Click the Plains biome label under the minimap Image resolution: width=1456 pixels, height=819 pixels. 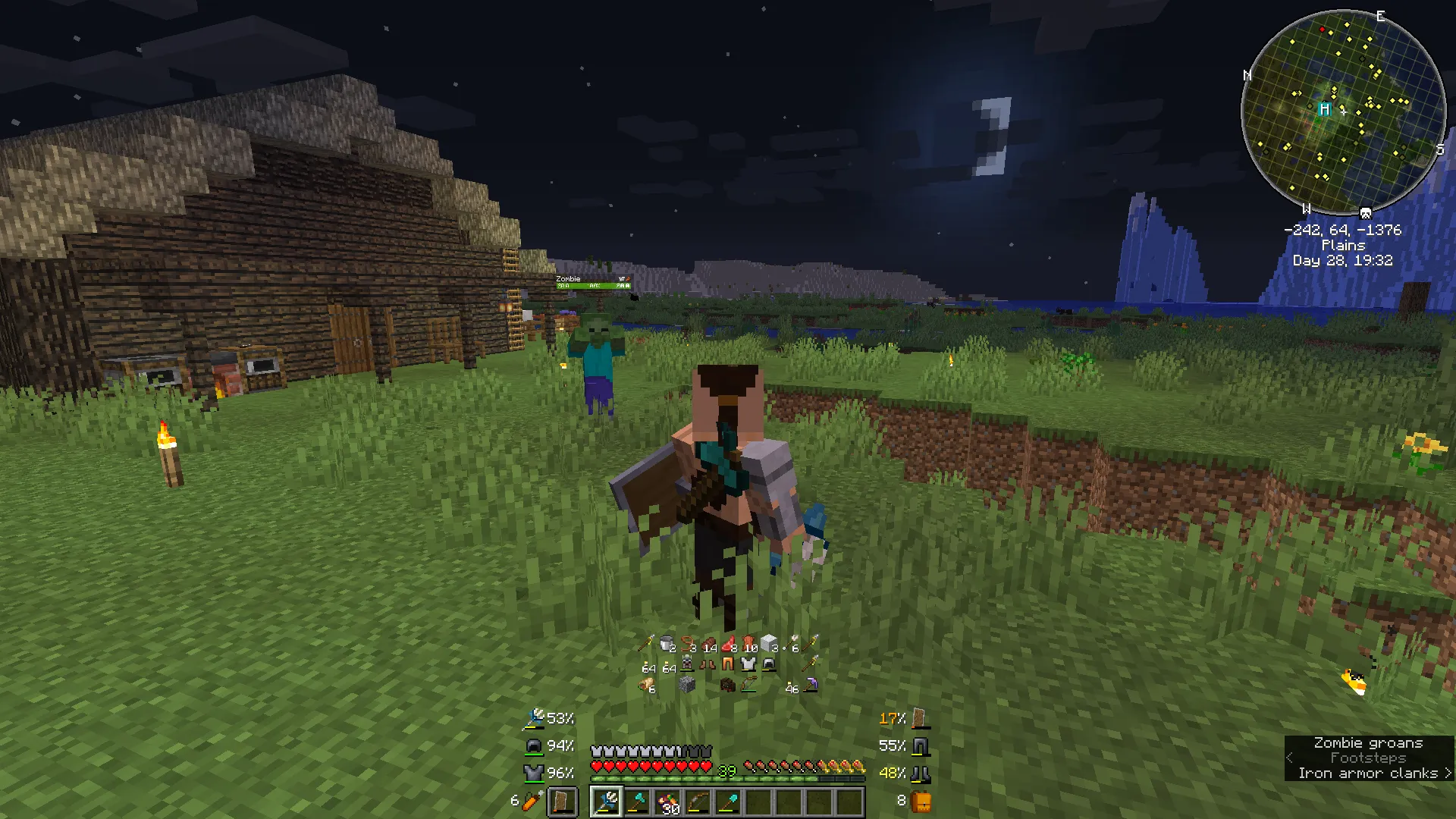click(x=1342, y=245)
